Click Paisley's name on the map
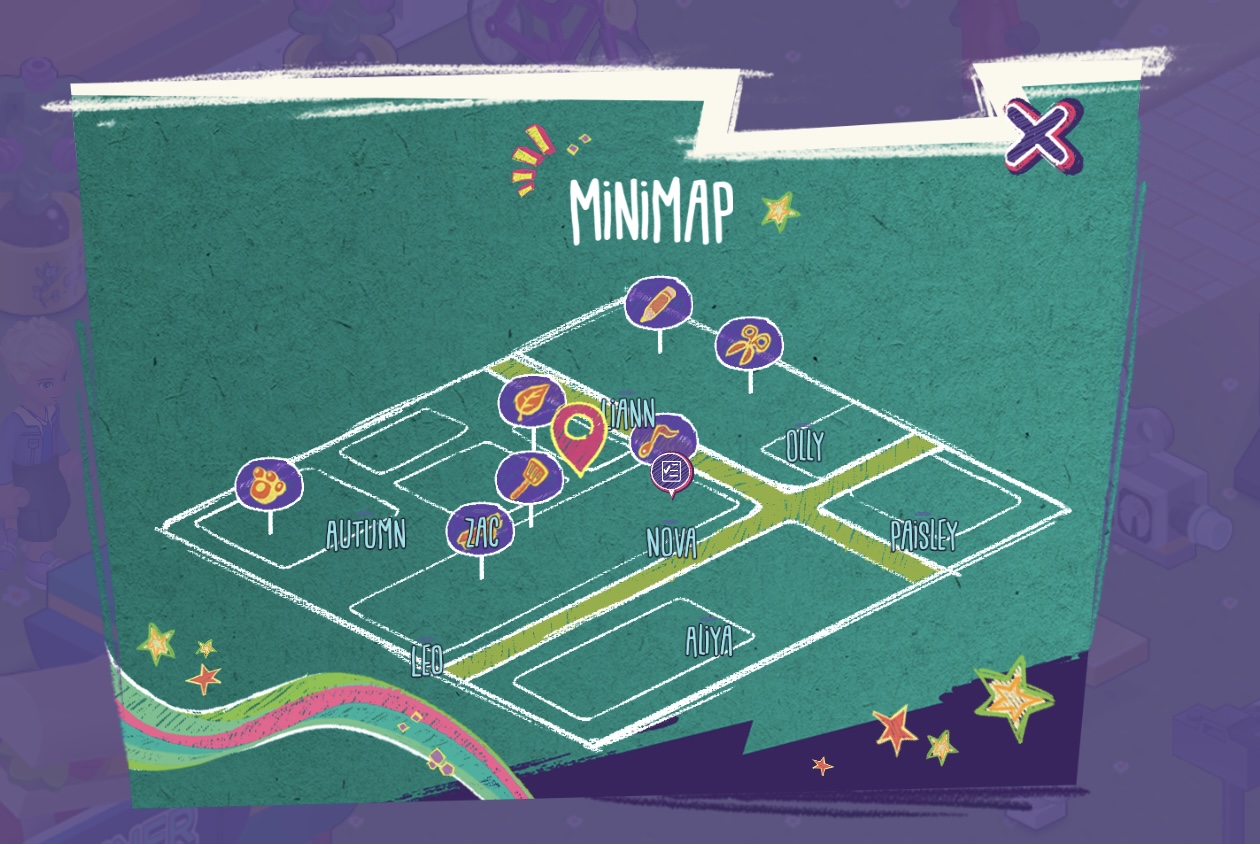This screenshot has width=1260, height=844. click(x=923, y=535)
